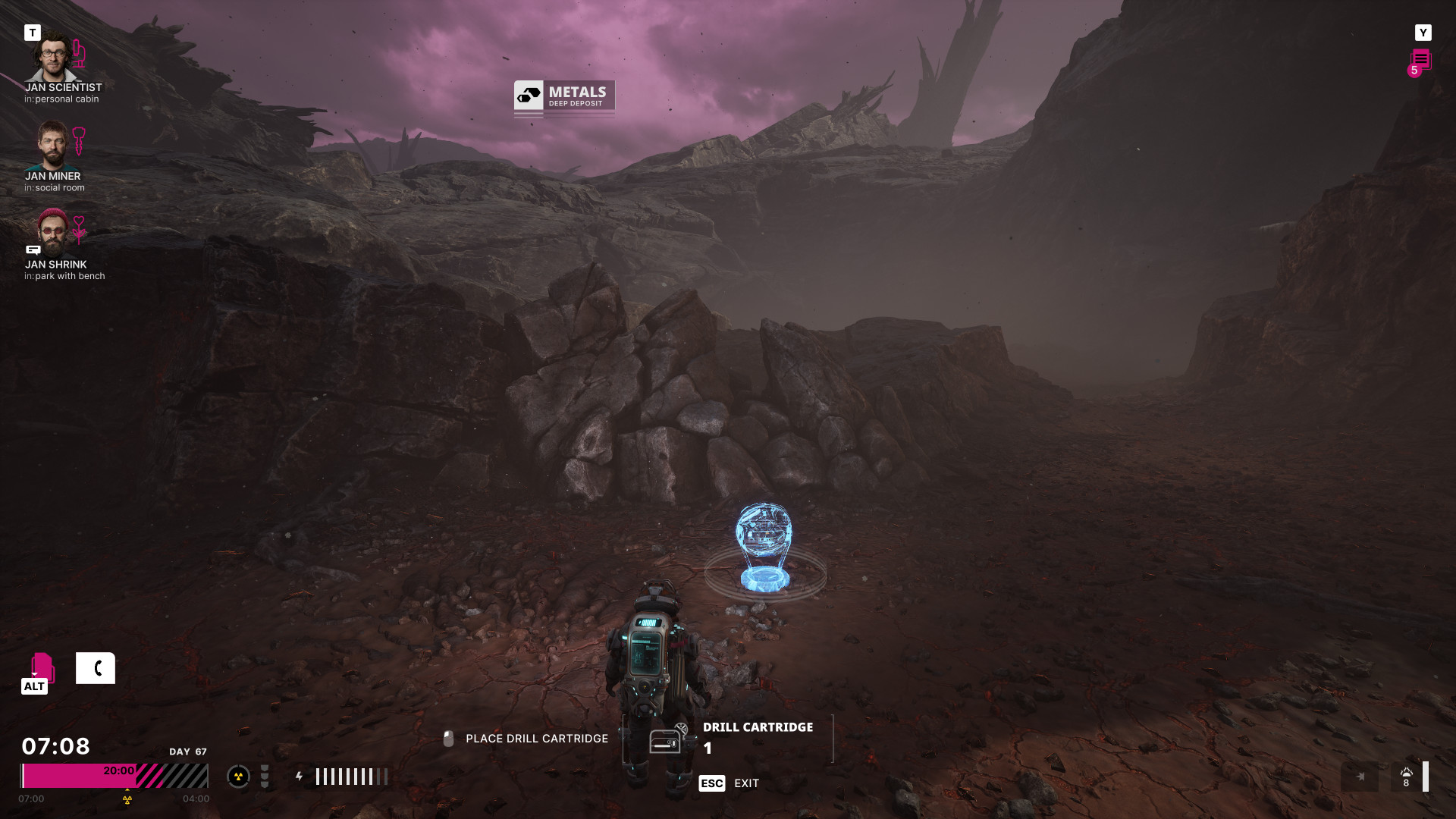Click the Metals Deep Deposit marker

click(x=564, y=97)
